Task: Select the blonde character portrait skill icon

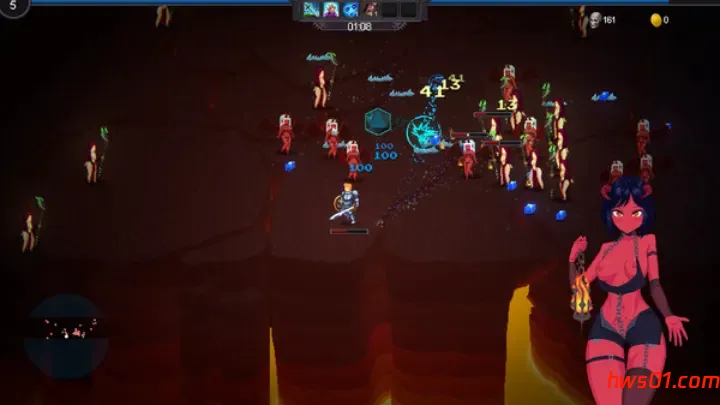Action: click(331, 10)
